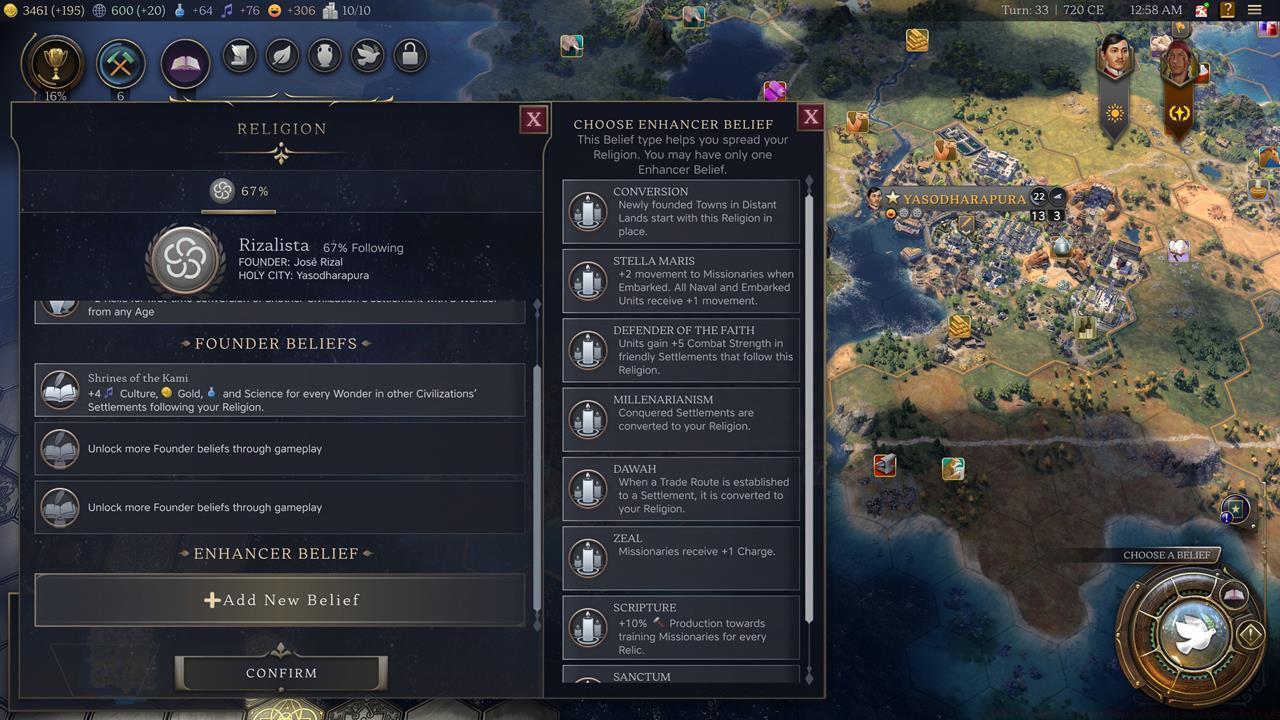Open the leaf icon panel
The image size is (1280, 720).
coord(283,56)
